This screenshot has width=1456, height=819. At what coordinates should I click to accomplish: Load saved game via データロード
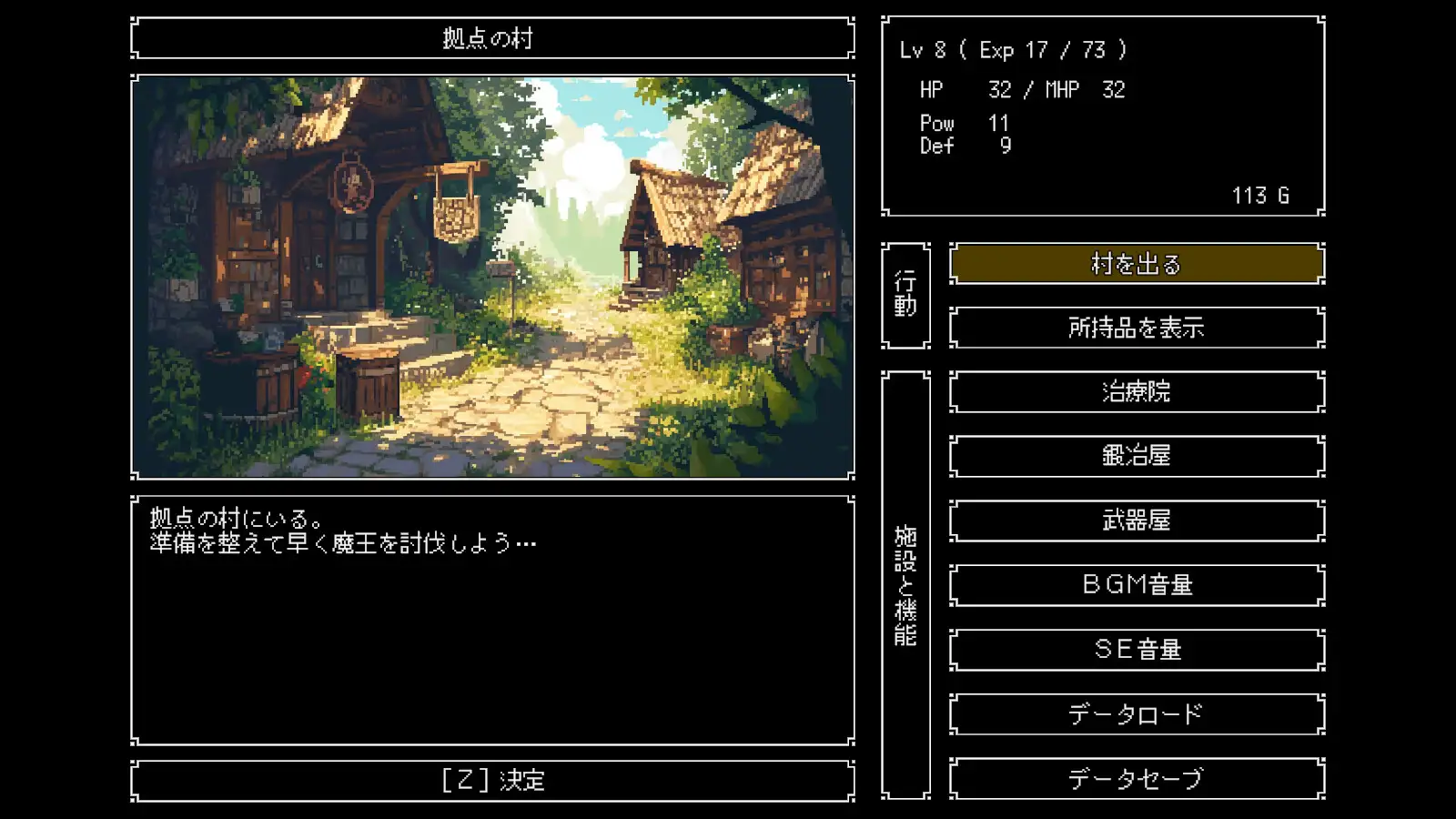[1137, 713]
